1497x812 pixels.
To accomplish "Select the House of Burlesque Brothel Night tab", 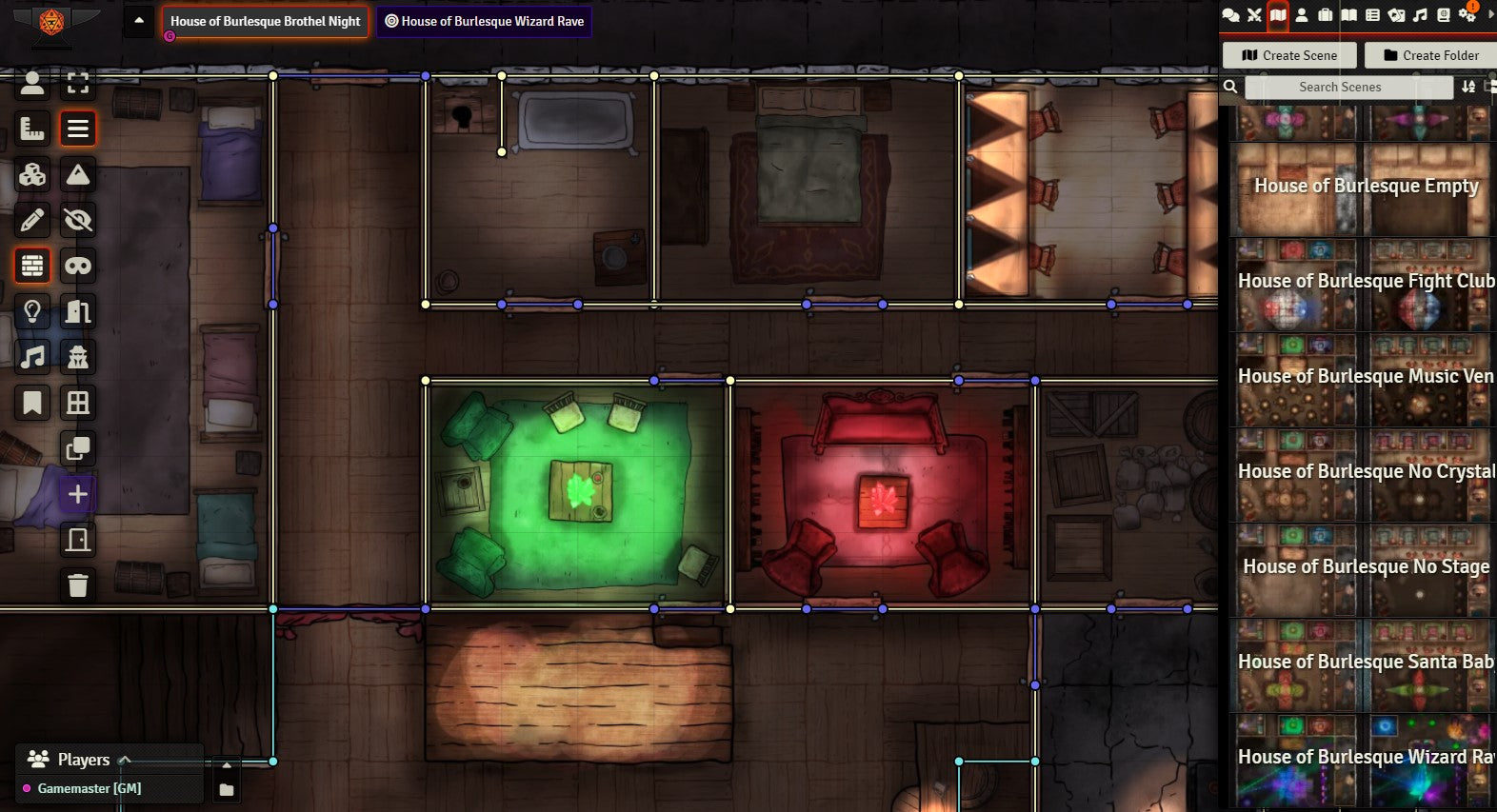I will pyautogui.click(x=265, y=21).
